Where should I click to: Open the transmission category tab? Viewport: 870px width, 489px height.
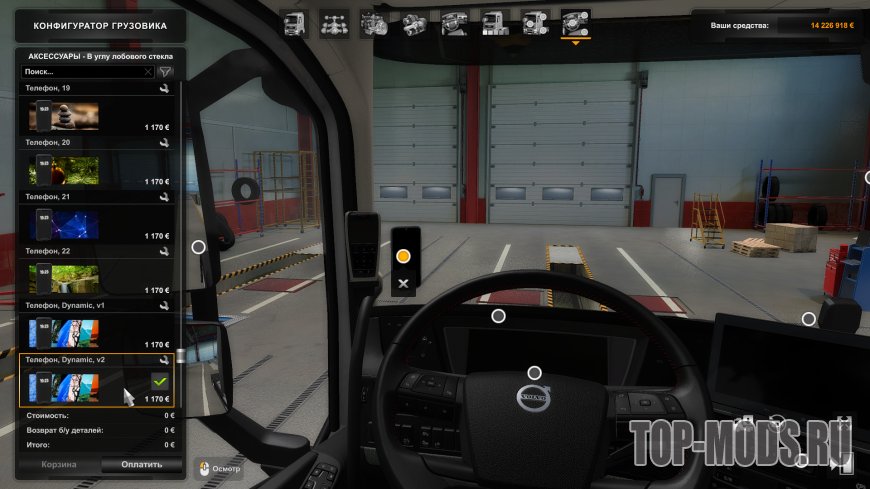click(x=414, y=24)
